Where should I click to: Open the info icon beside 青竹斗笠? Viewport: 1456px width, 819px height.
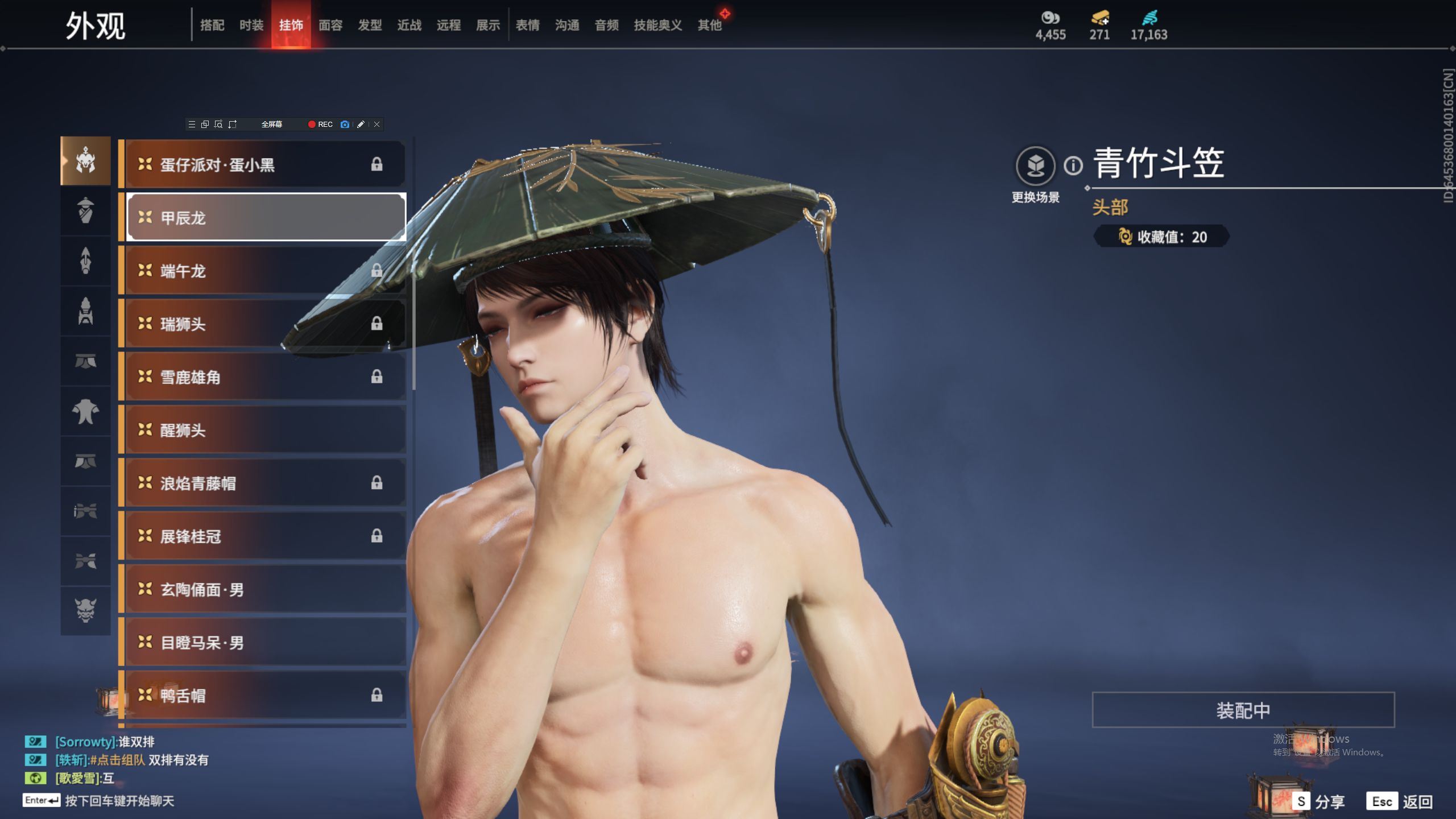tap(1073, 166)
